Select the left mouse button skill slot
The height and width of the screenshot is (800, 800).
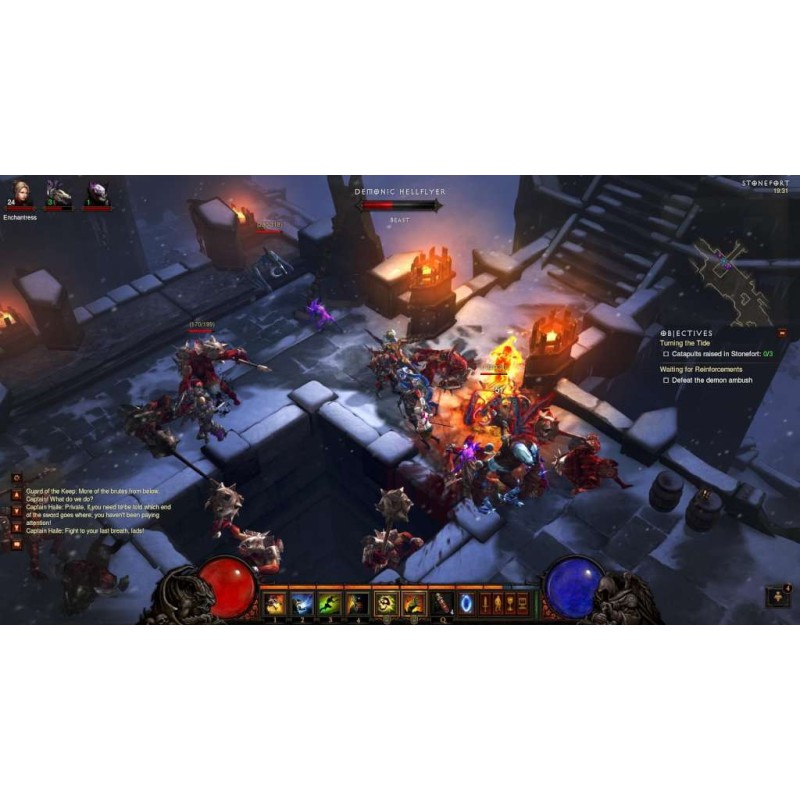386,603
